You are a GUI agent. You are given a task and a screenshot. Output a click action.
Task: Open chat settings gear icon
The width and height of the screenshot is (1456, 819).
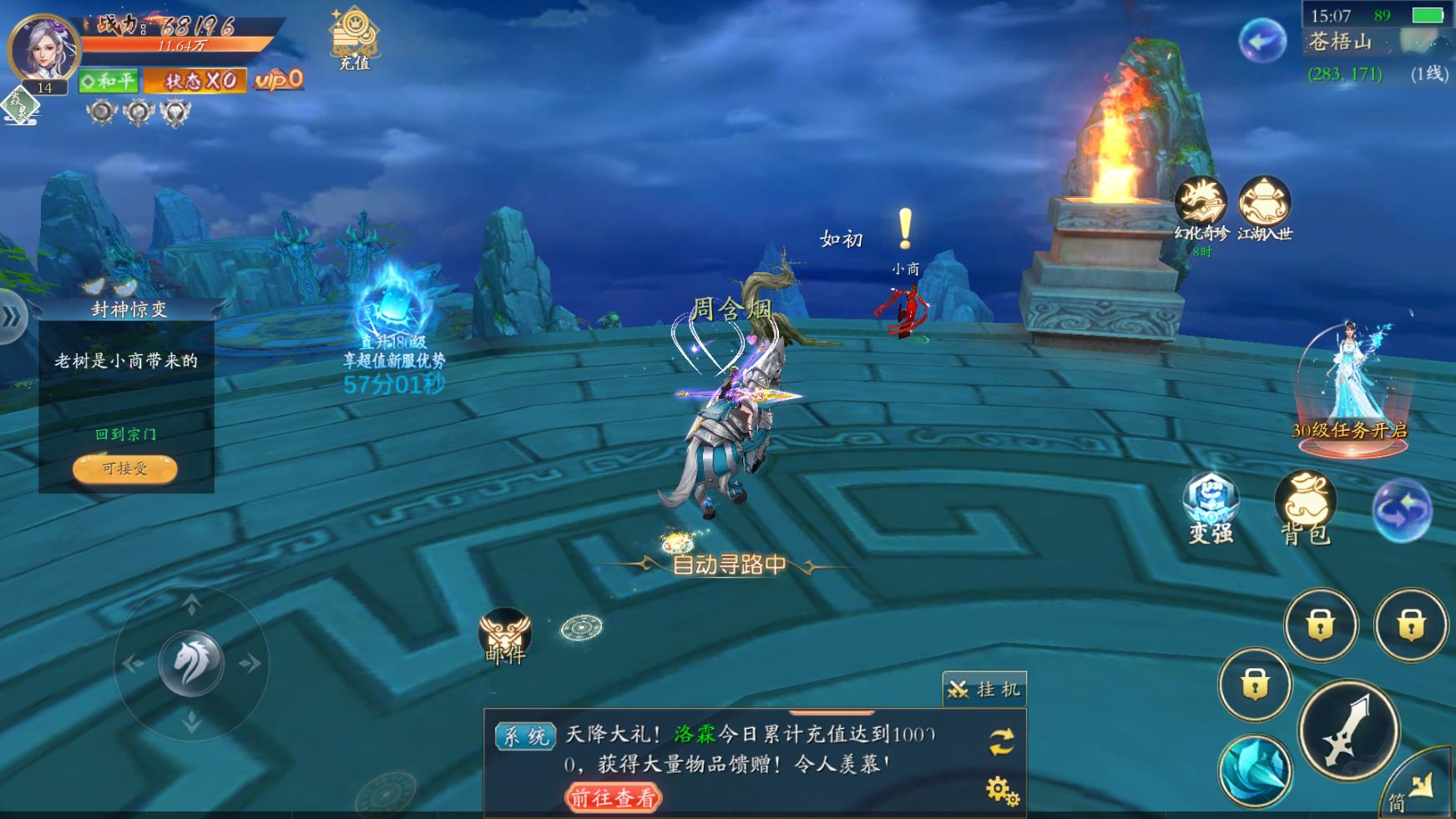pos(1002,789)
